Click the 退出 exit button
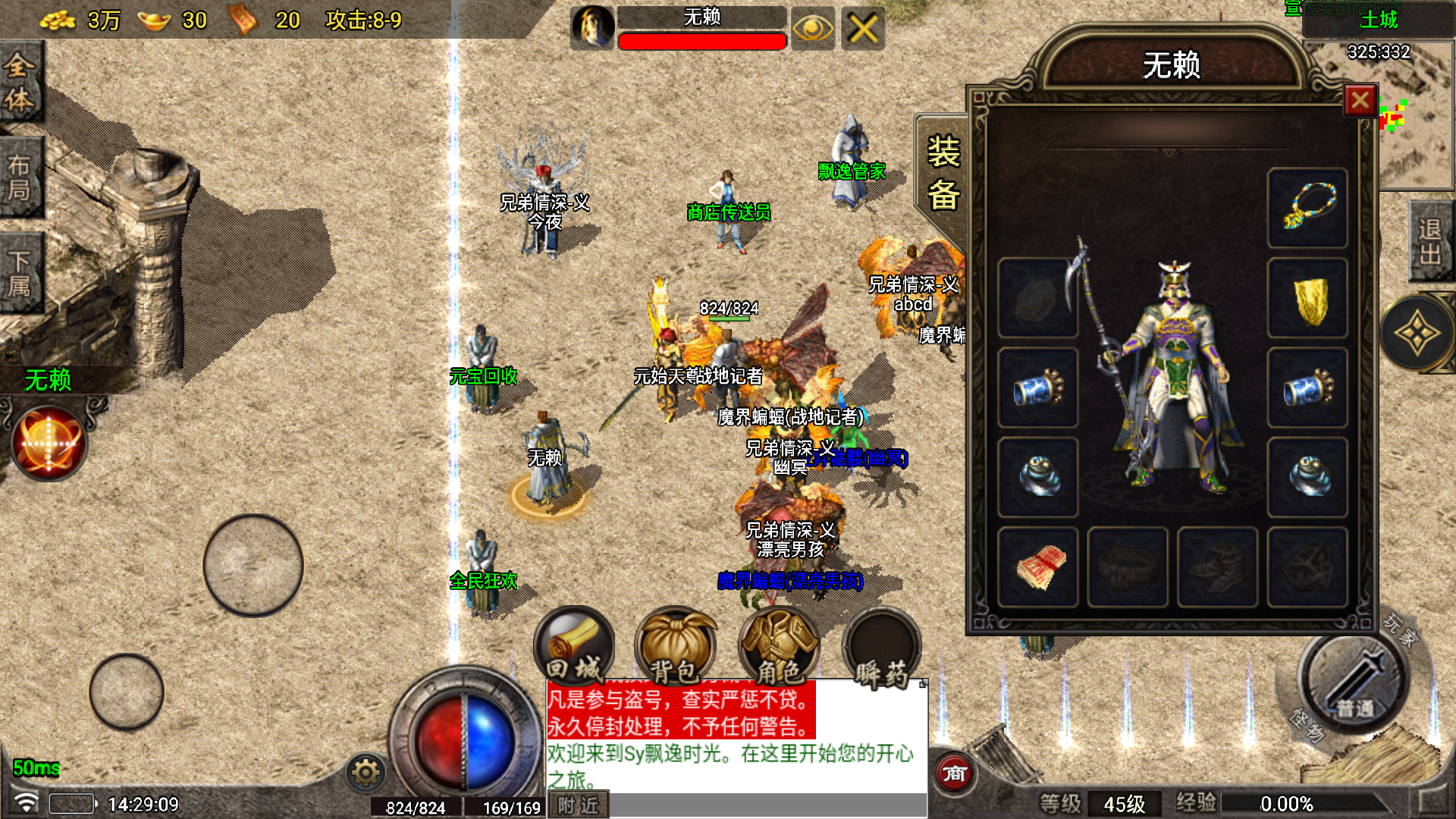1456x819 pixels. (1431, 241)
